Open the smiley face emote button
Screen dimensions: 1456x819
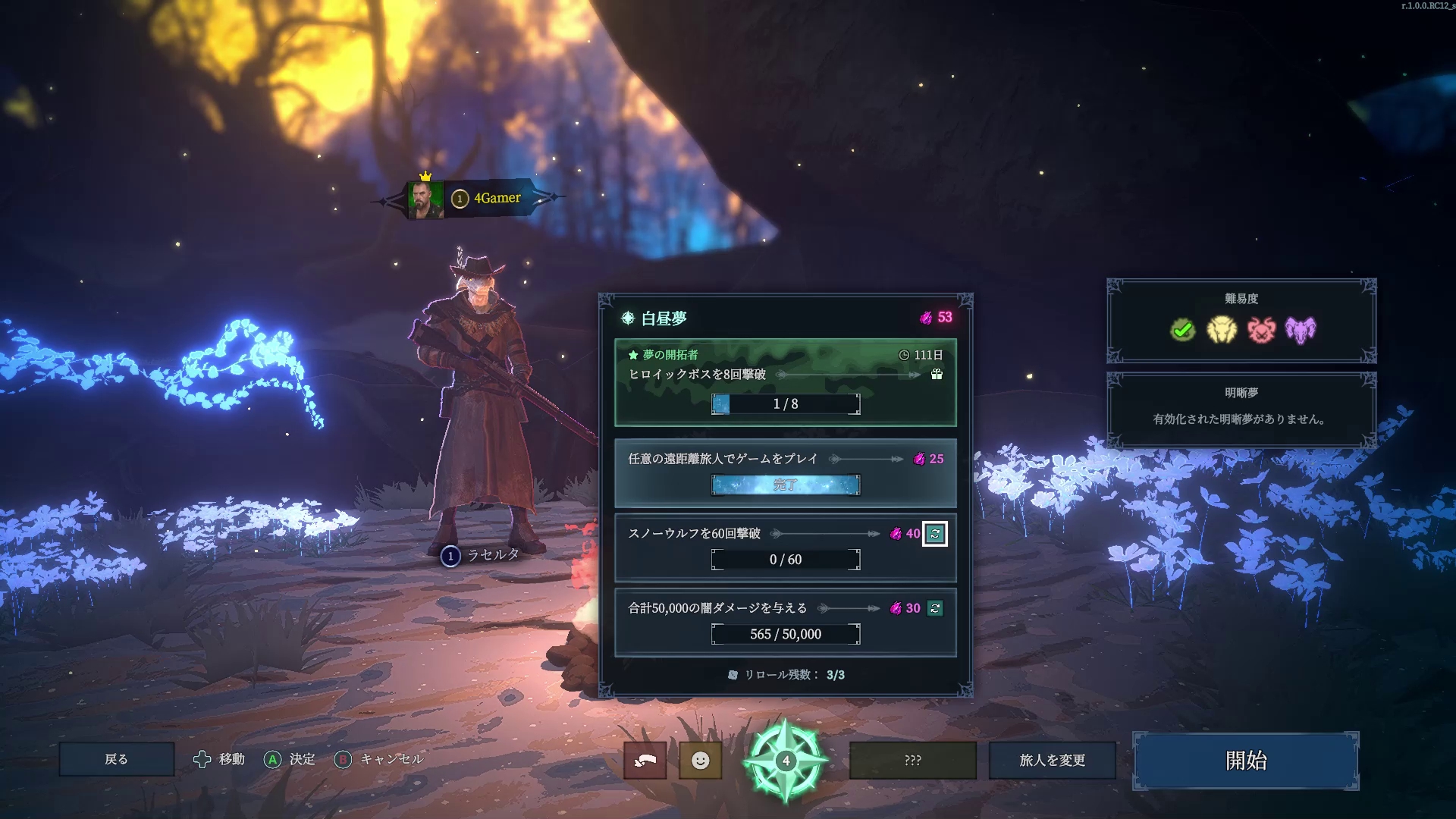point(700,760)
